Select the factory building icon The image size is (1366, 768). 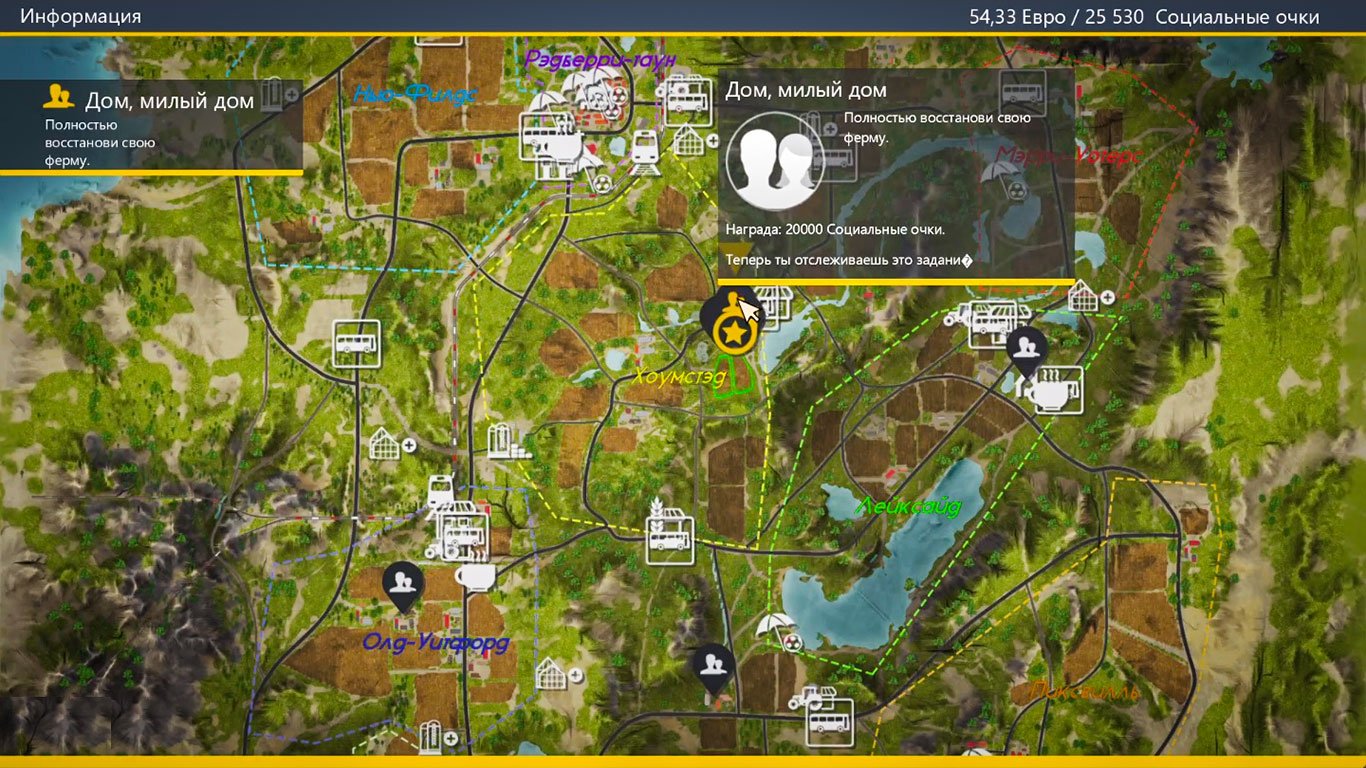click(505, 441)
